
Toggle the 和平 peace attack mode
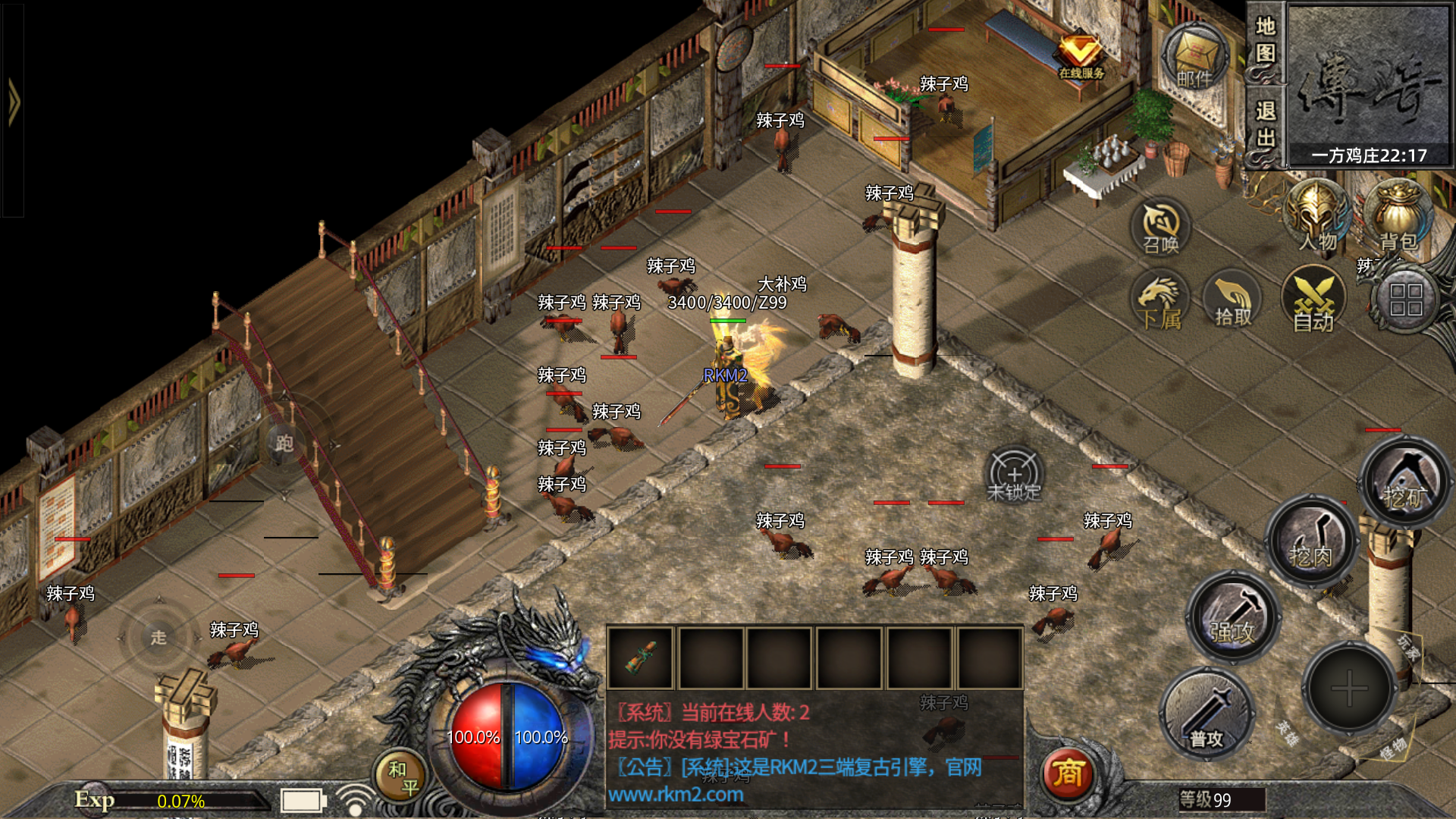click(x=402, y=778)
